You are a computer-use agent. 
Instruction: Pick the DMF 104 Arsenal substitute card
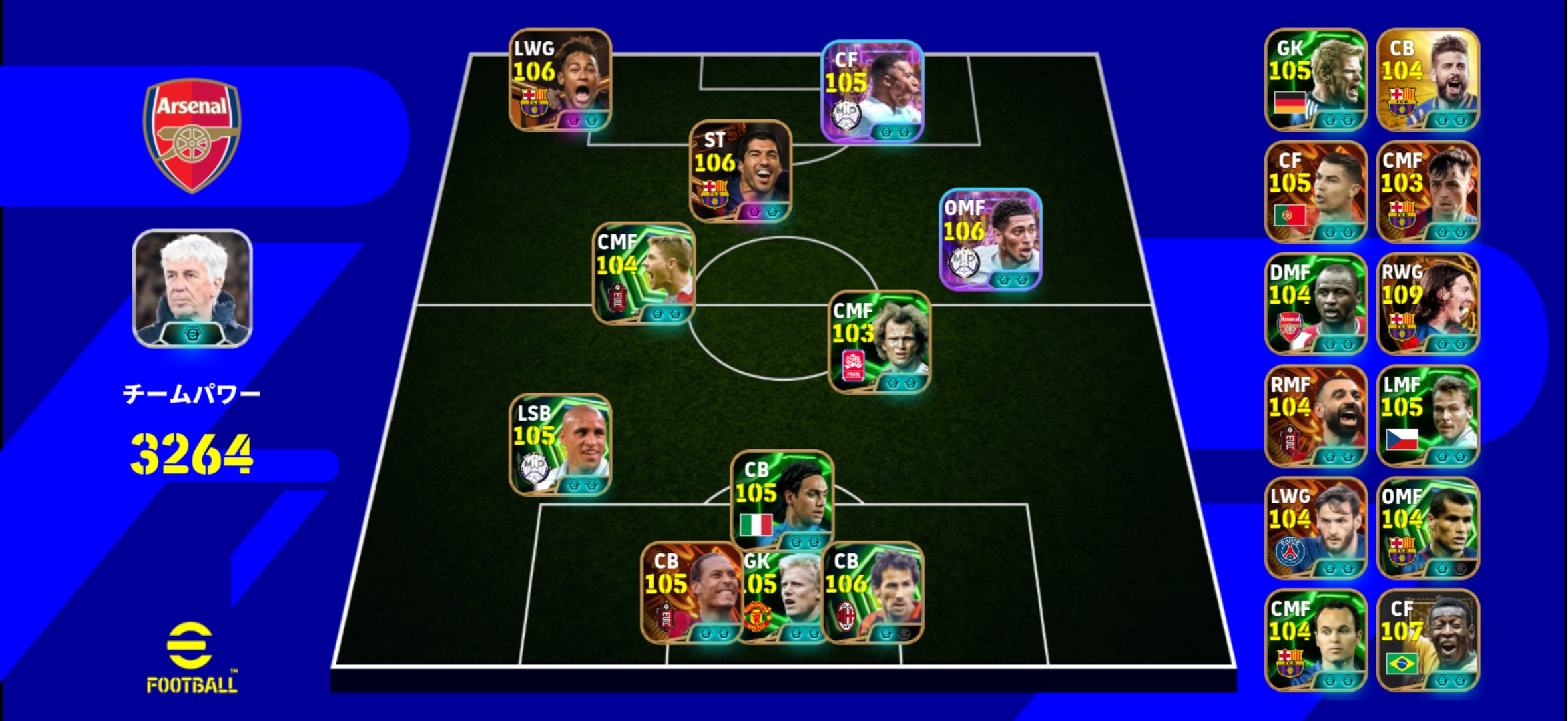pos(1315,304)
